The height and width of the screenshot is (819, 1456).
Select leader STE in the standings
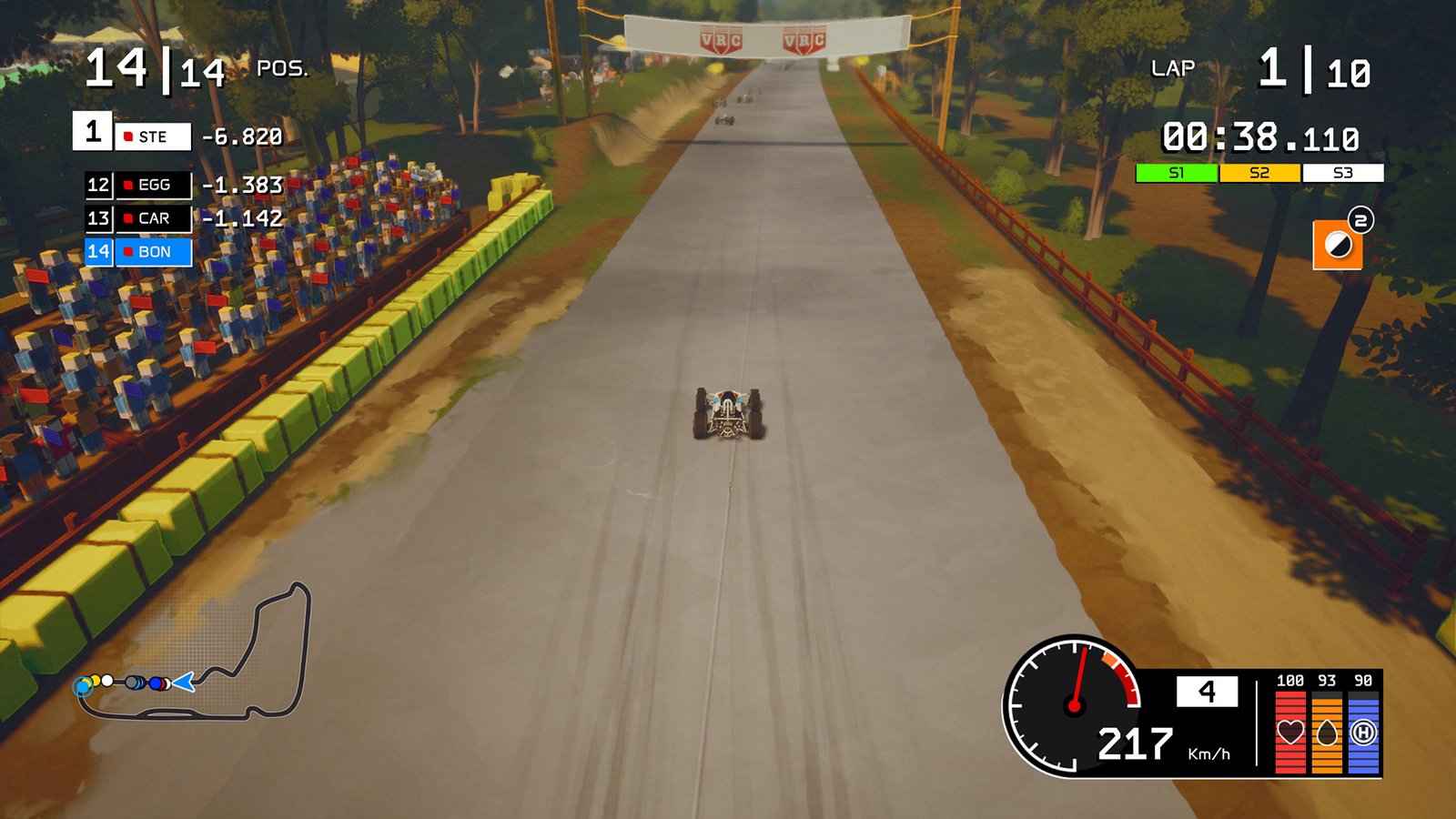[152, 136]
